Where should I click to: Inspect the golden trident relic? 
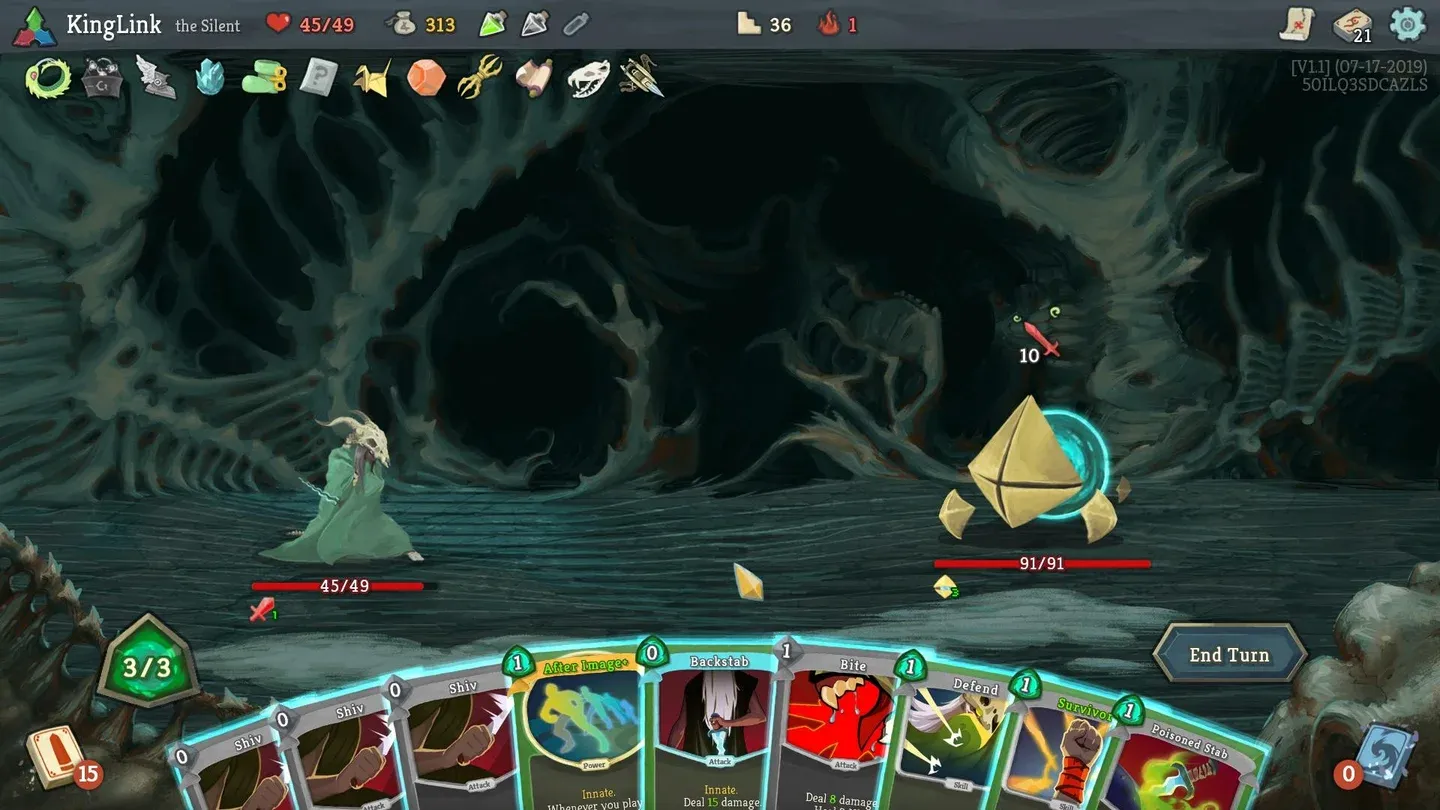(479, 77)
